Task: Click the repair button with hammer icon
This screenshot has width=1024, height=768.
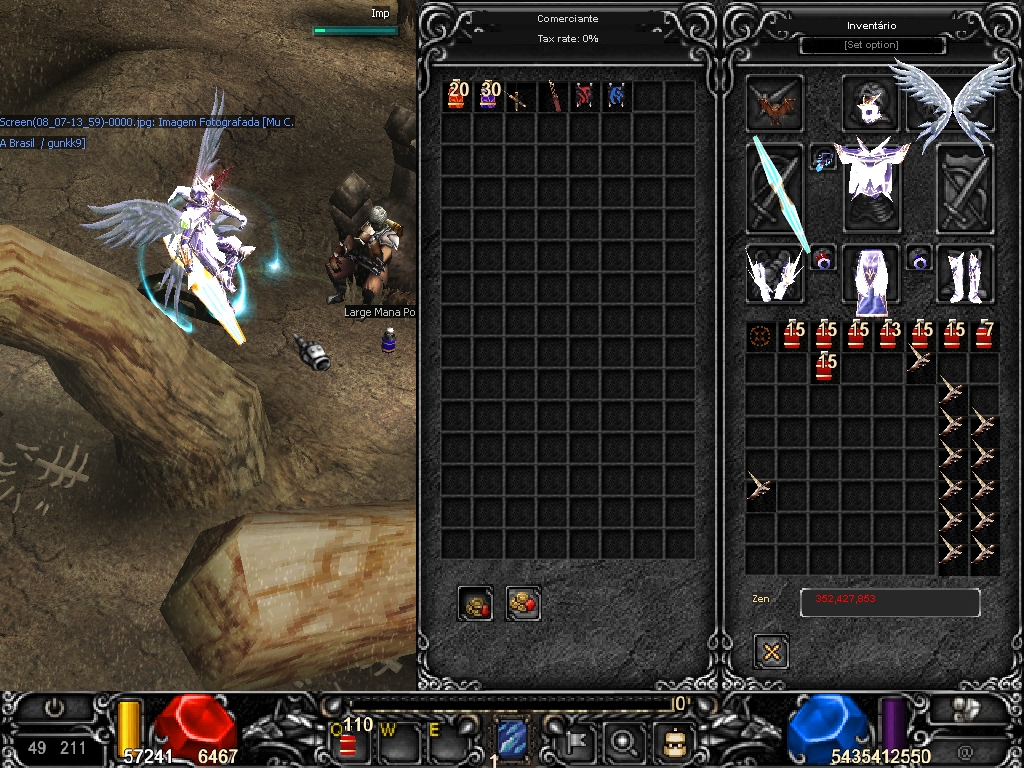Action: [476, 603]
